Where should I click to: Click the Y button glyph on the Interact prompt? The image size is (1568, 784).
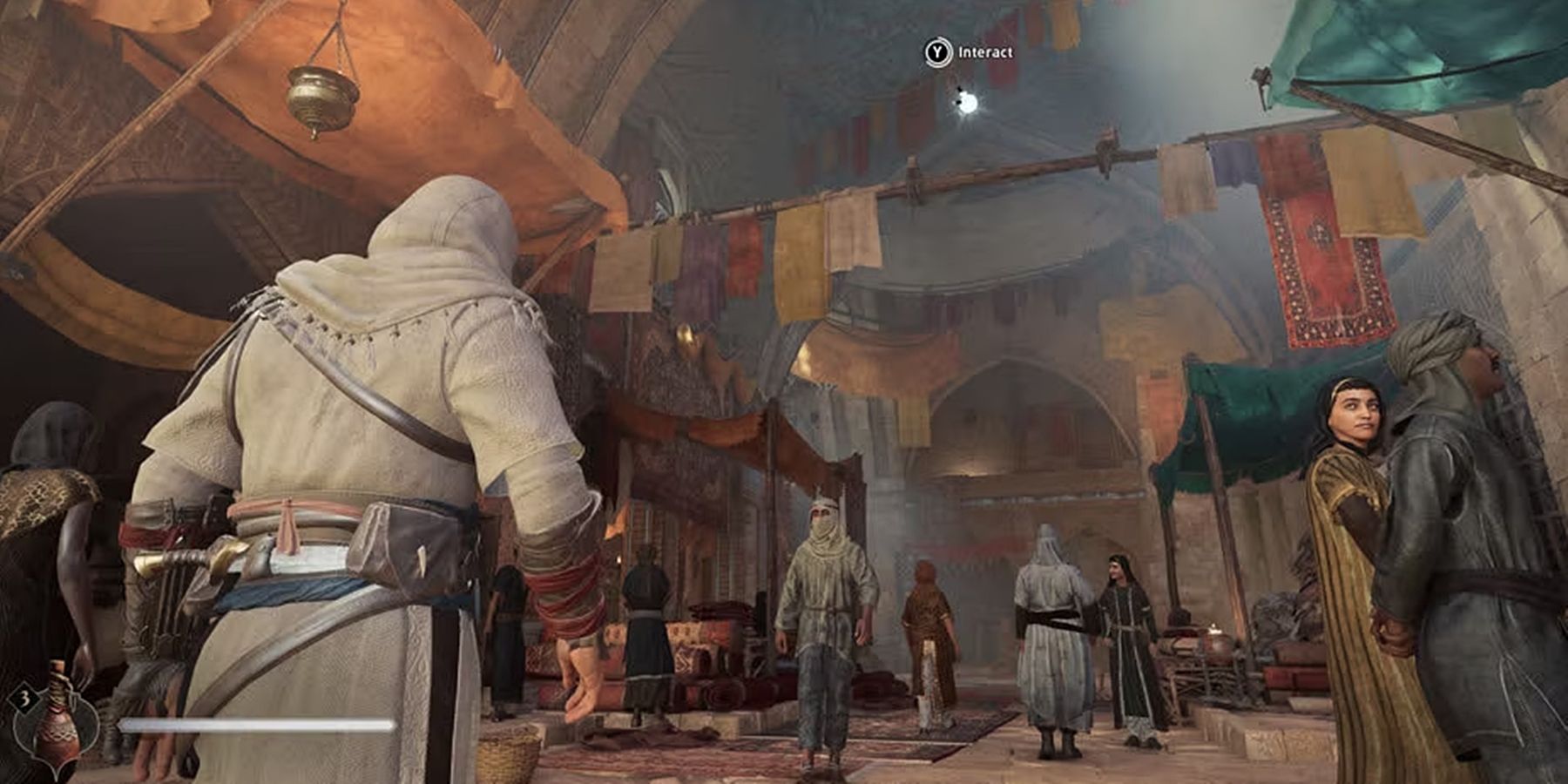tap(937, 51)
